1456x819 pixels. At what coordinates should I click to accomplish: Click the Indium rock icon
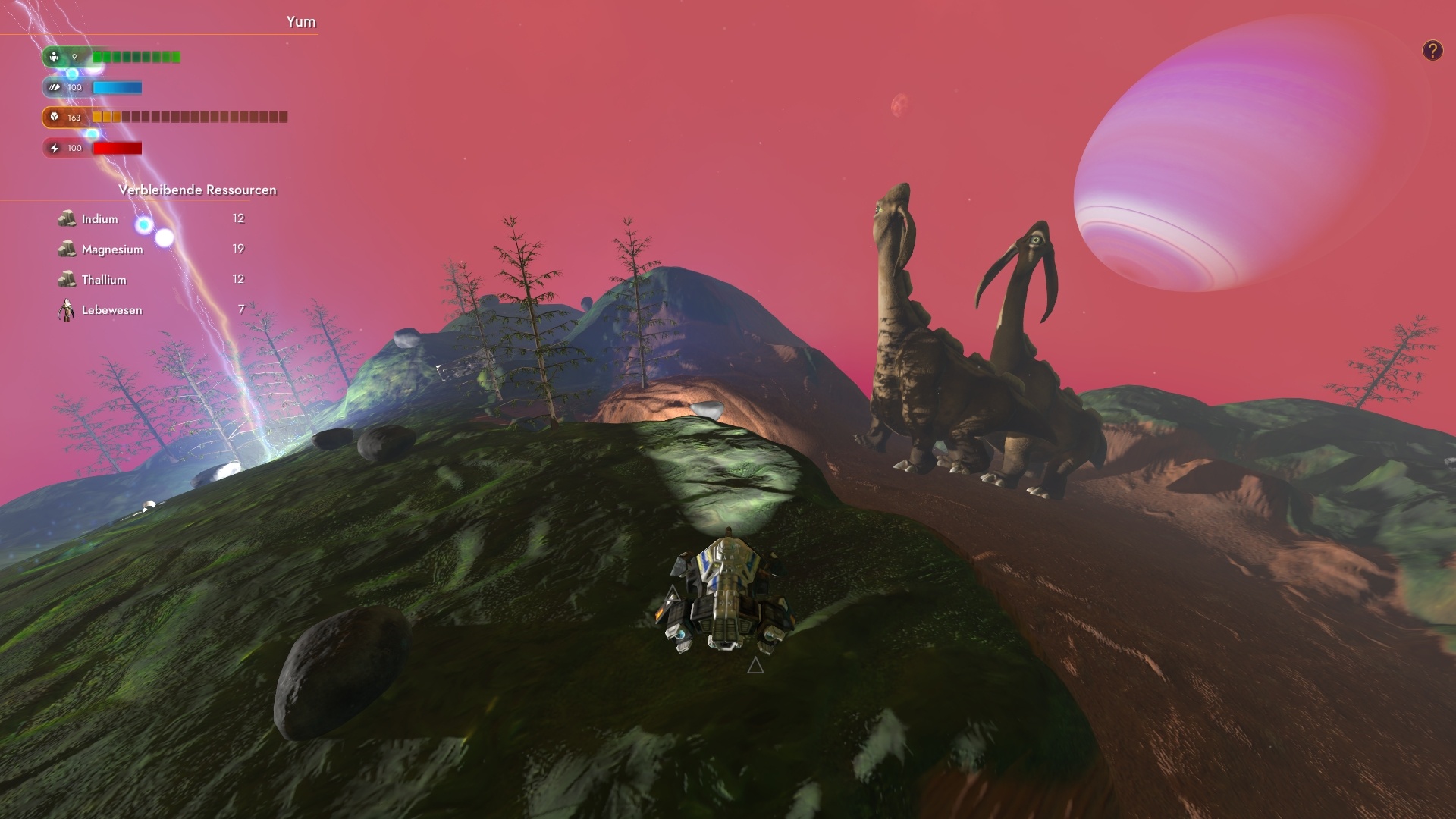coord(67,218)
